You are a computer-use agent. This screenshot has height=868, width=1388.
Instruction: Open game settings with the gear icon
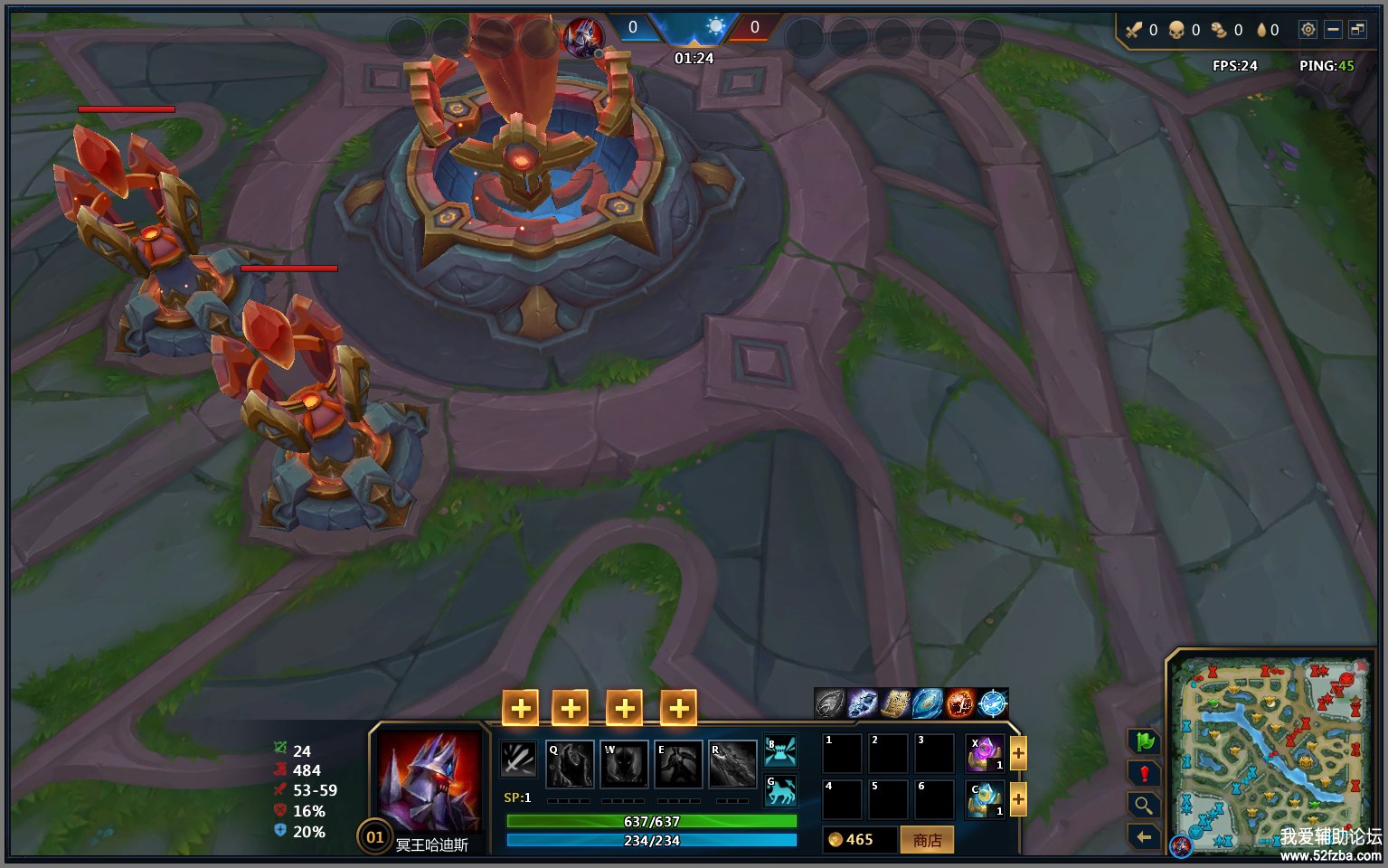[1308, 30]
